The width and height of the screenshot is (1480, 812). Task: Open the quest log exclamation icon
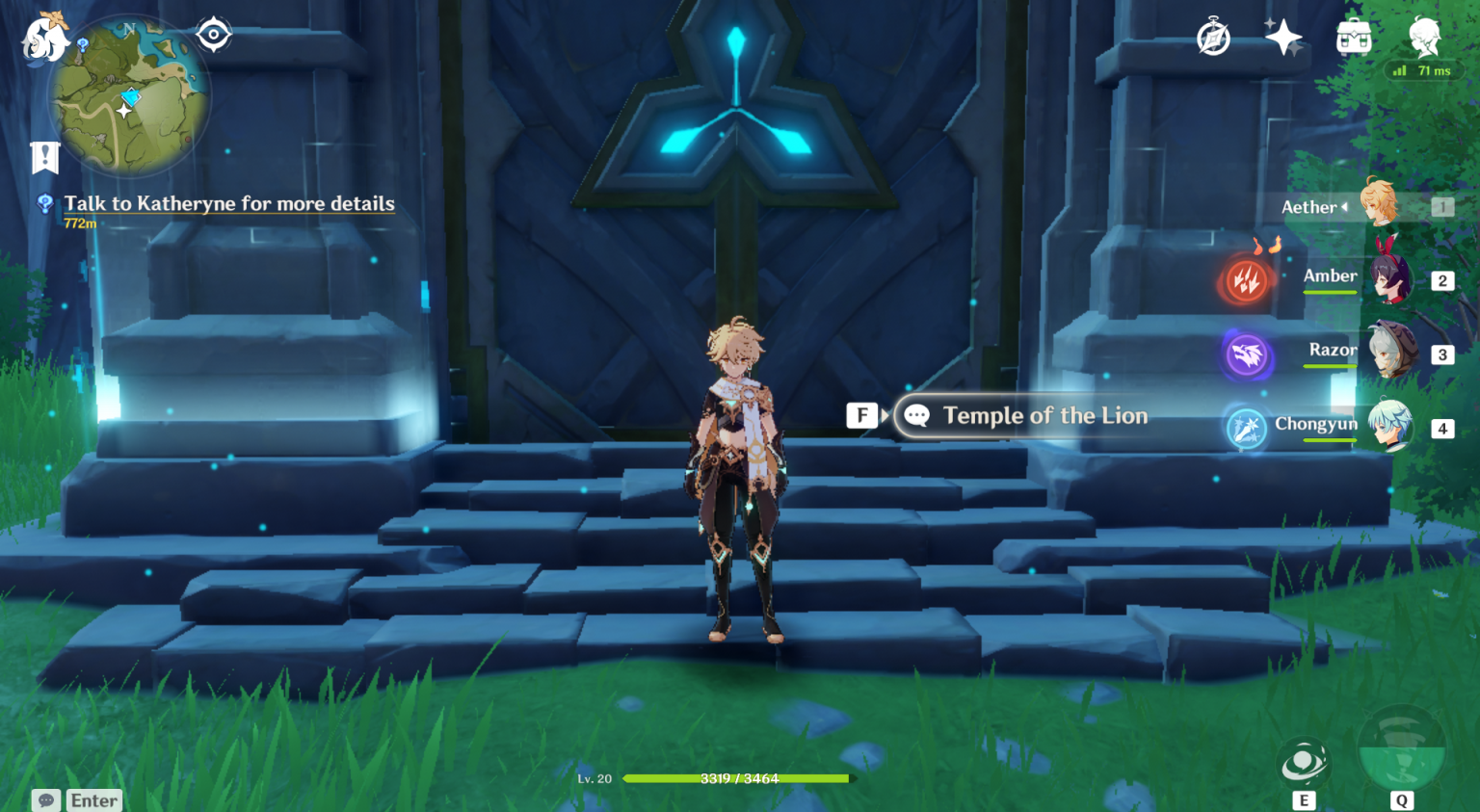45,157
